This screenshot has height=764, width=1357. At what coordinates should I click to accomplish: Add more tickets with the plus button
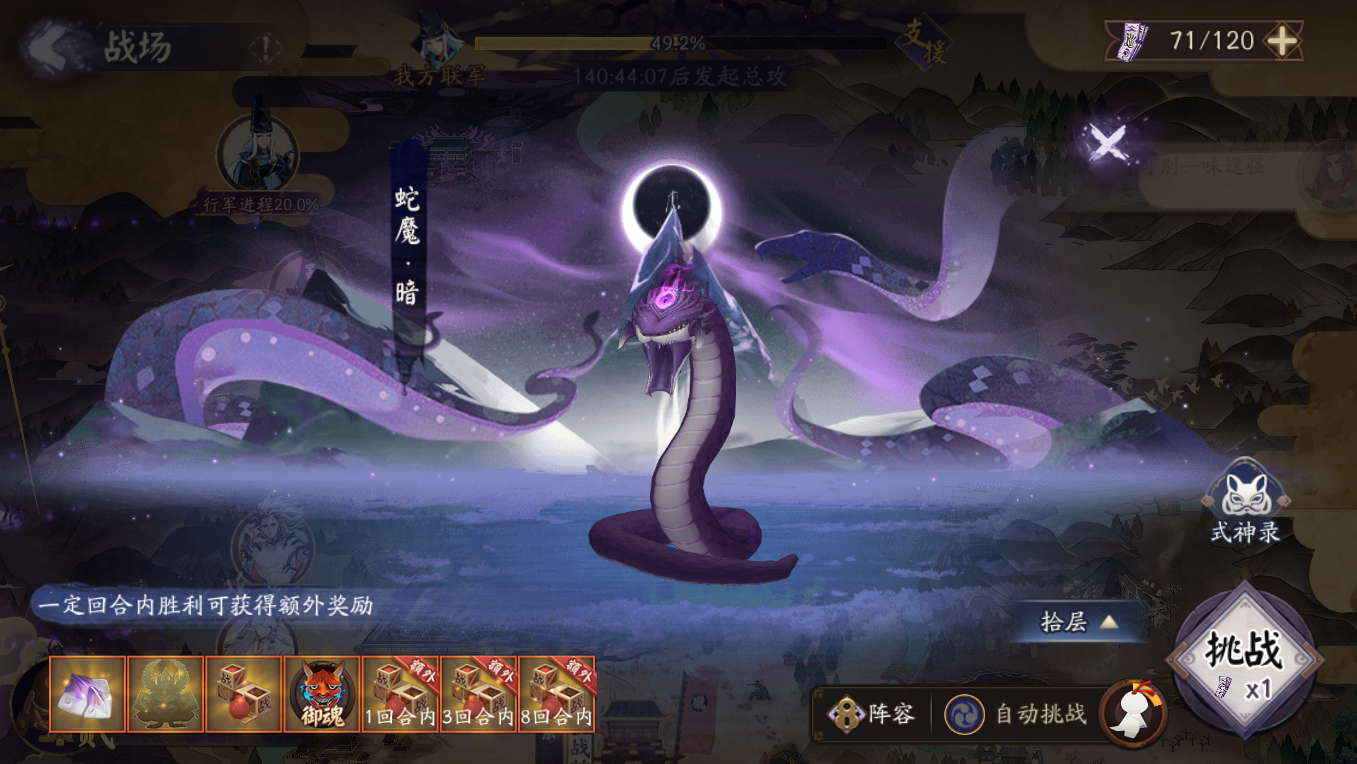1282,41
